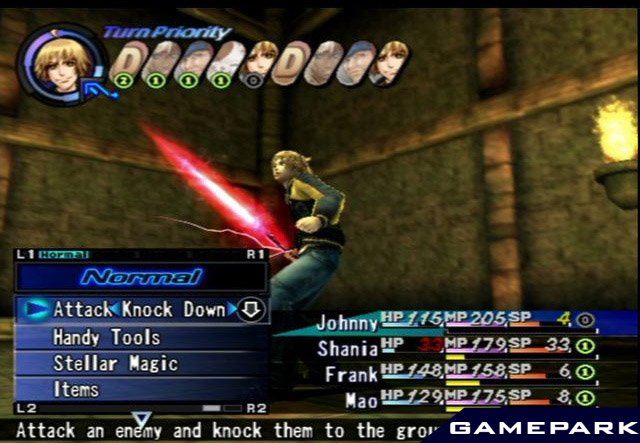Viewport: 640px width, 443px height.
Task: Select Items in the battle menu
Action: click(x=78, y=389)
